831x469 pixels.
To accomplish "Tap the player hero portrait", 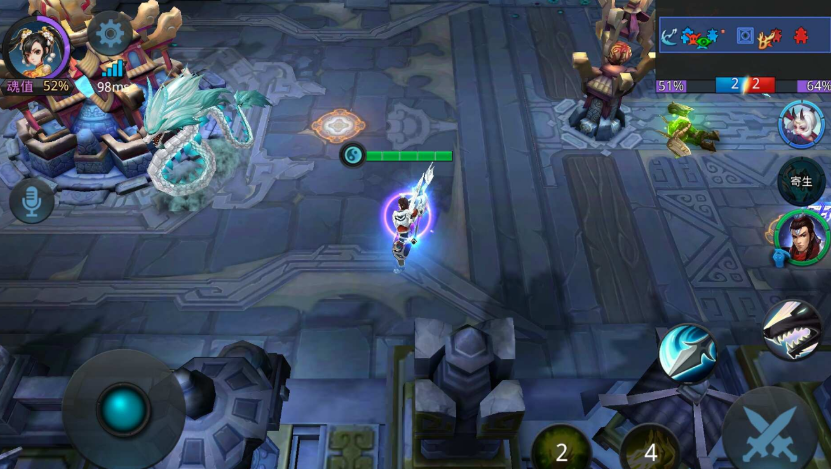I will tap(35, 42).
